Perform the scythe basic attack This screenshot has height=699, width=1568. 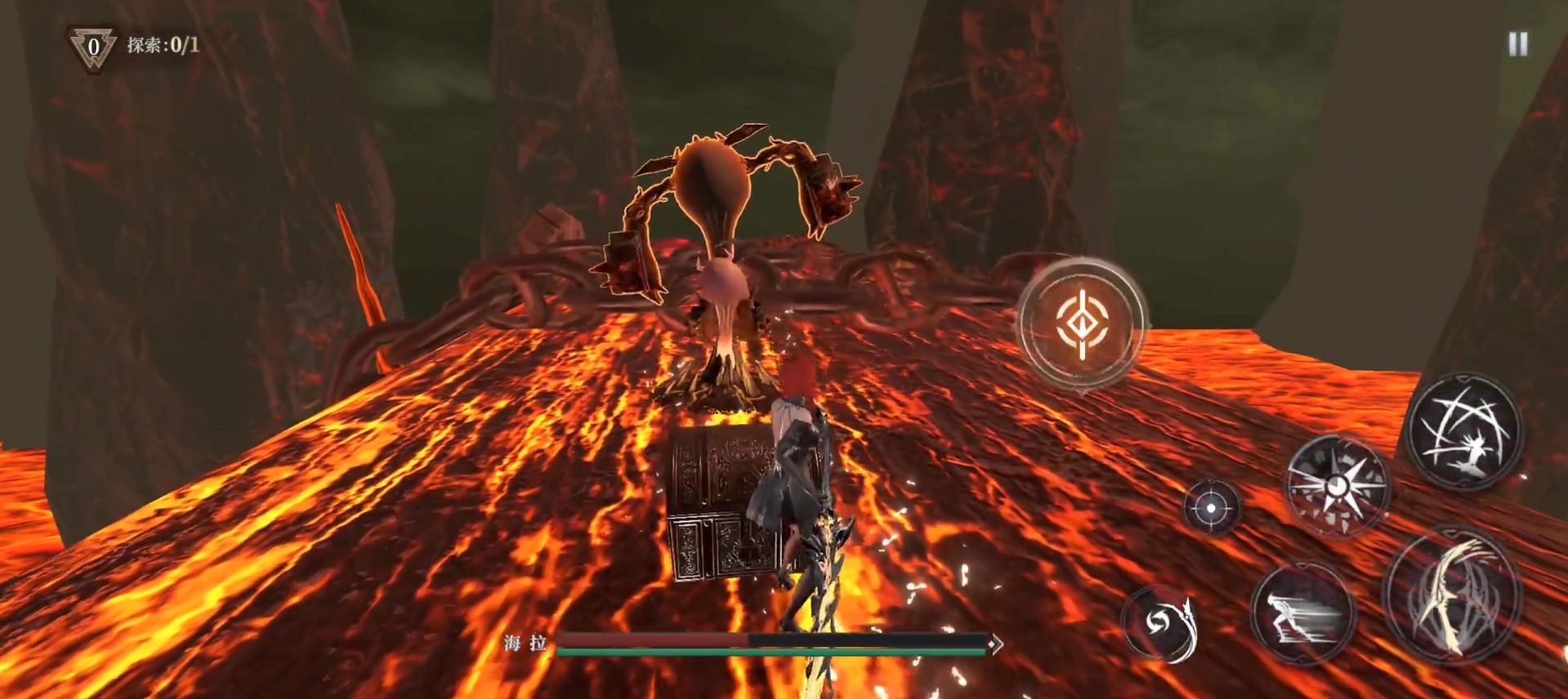[1452, 594]
